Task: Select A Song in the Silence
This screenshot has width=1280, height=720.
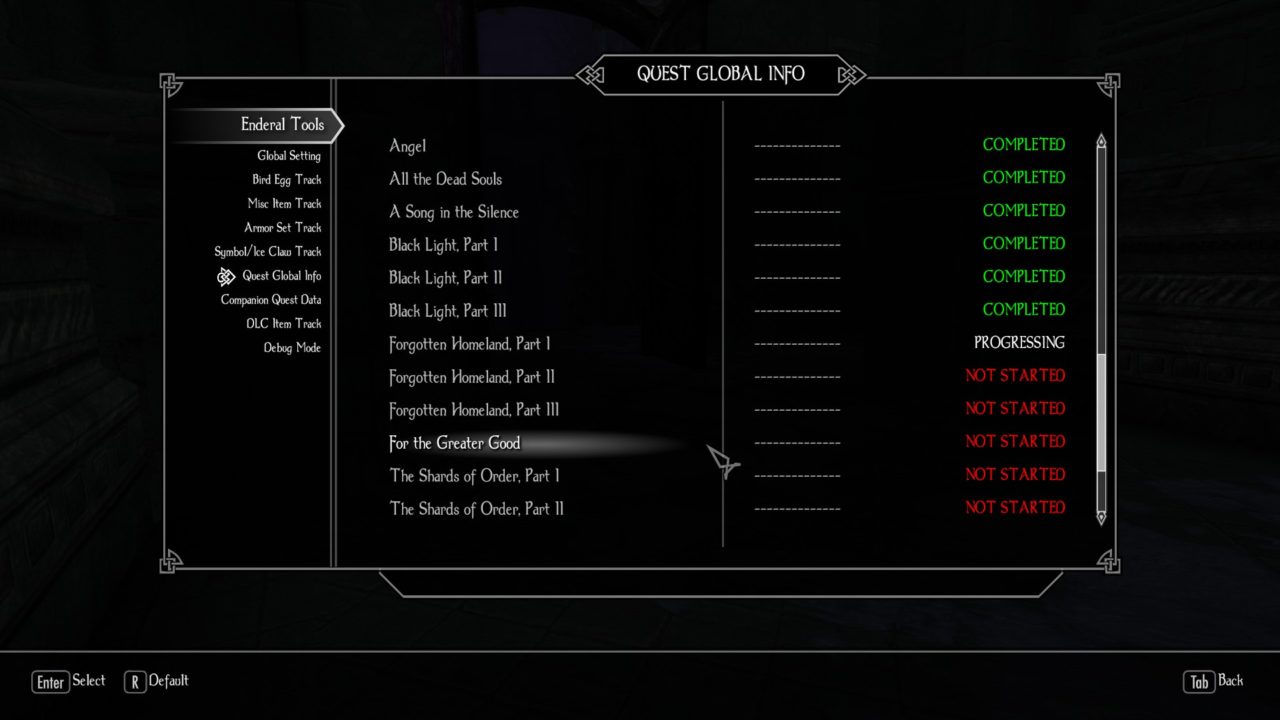Action: pyautogui.click(x=453, y=213)
